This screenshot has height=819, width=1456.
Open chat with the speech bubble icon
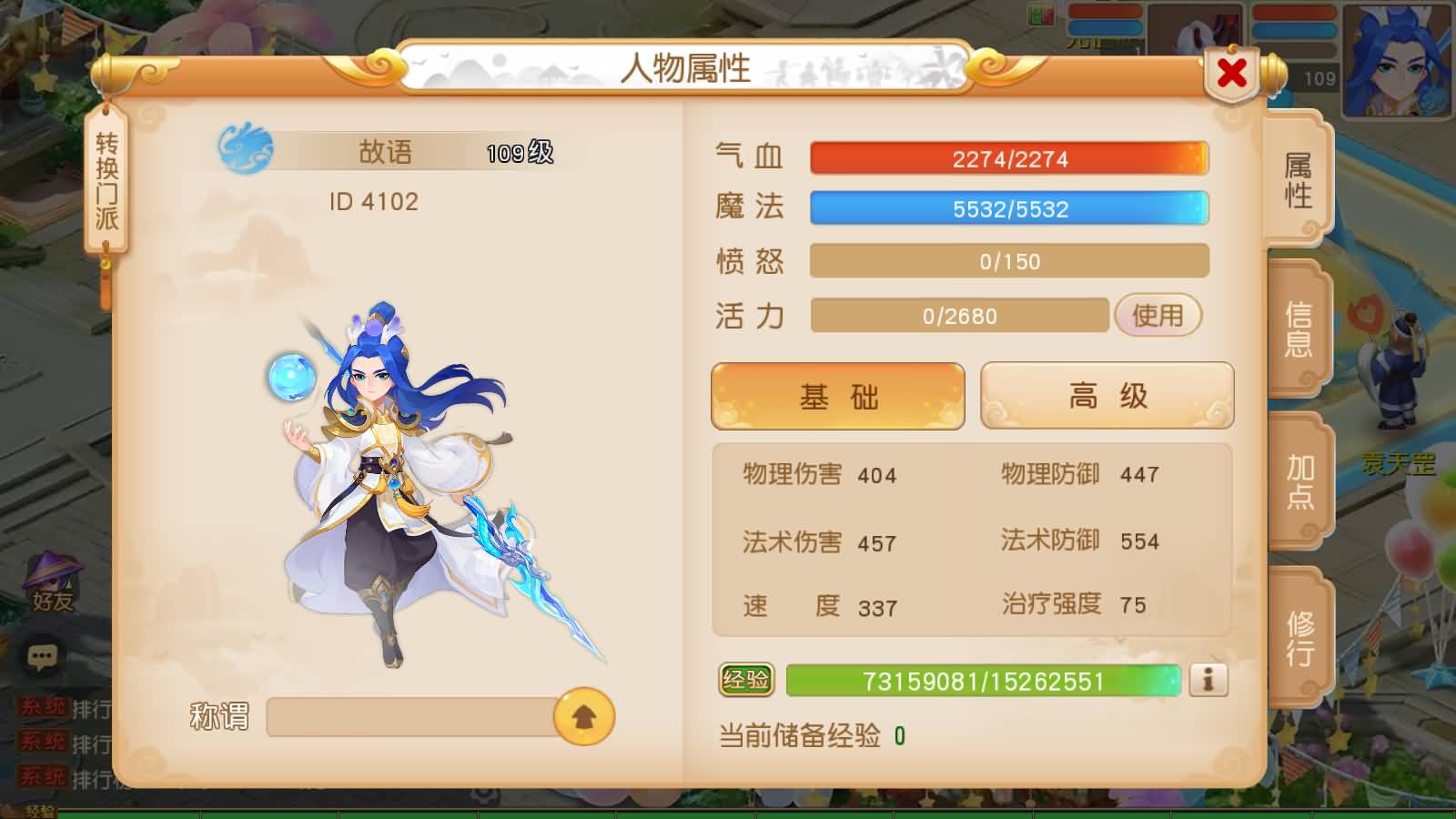40,653
